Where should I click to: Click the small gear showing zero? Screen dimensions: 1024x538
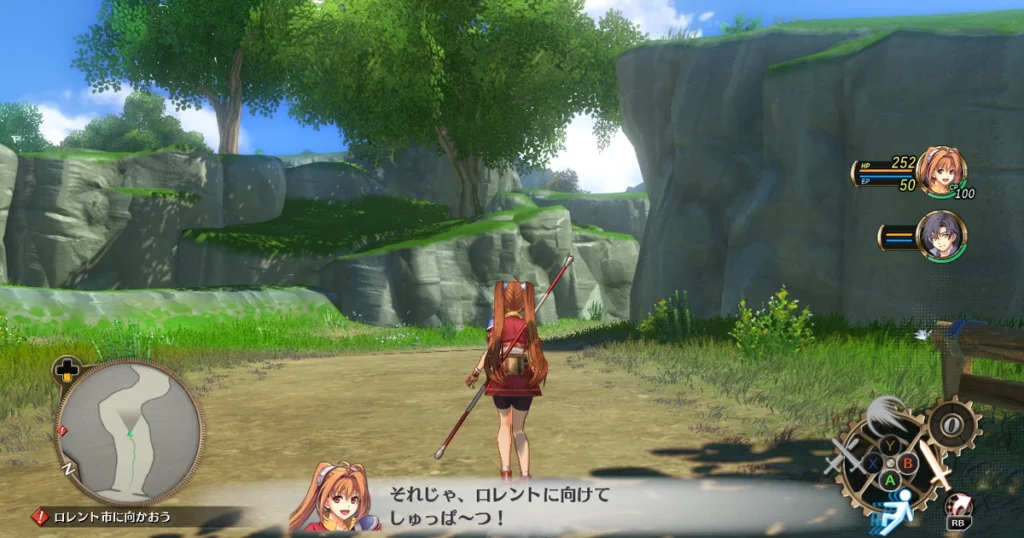point(951,425)
